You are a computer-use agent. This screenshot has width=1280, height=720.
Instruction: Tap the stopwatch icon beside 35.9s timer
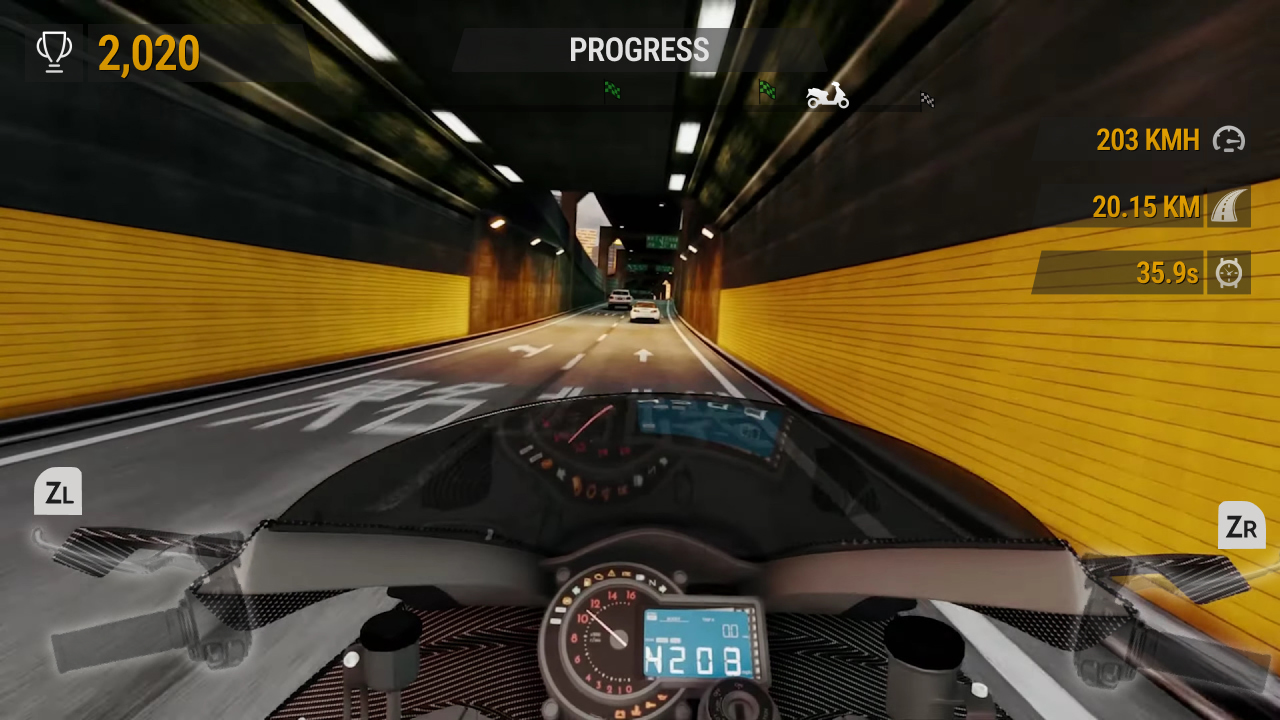click(1228, 273)
